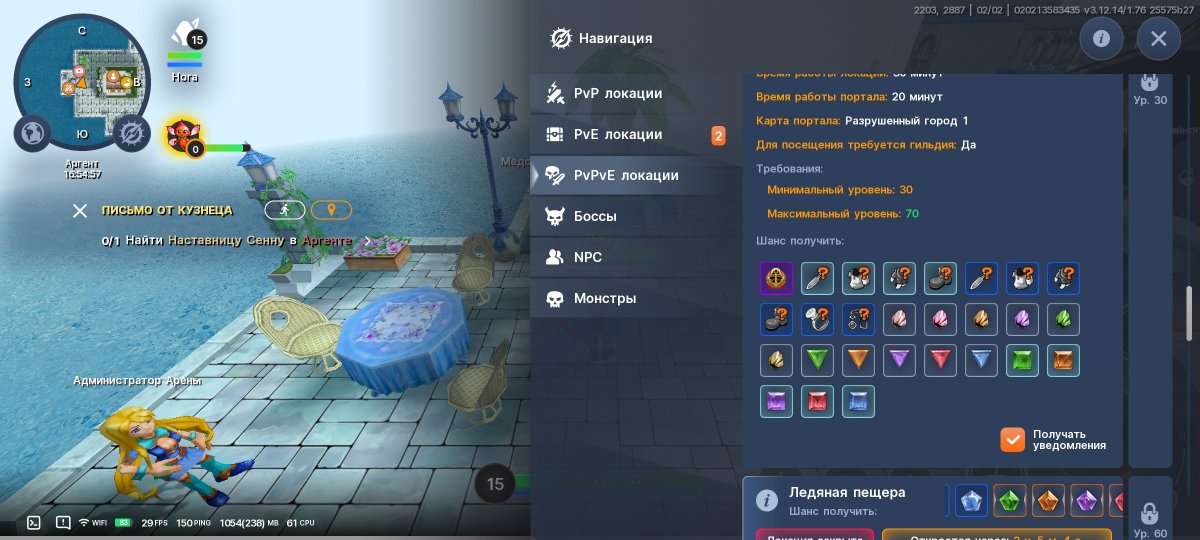Select the purple compass reward icon

point(777,277)
